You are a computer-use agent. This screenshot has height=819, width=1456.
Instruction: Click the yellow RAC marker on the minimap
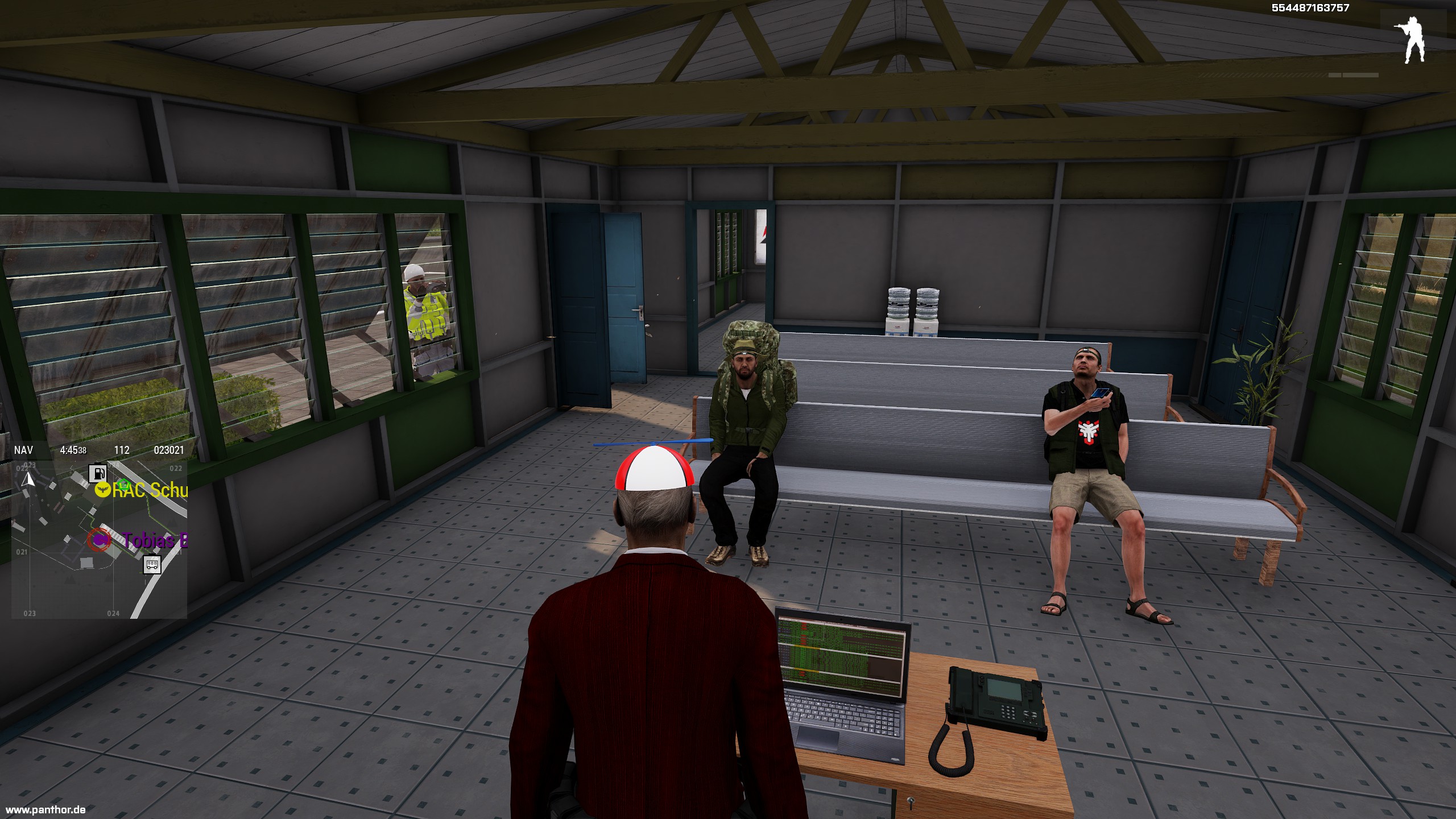pyautogui.click(x=102, y=490)
